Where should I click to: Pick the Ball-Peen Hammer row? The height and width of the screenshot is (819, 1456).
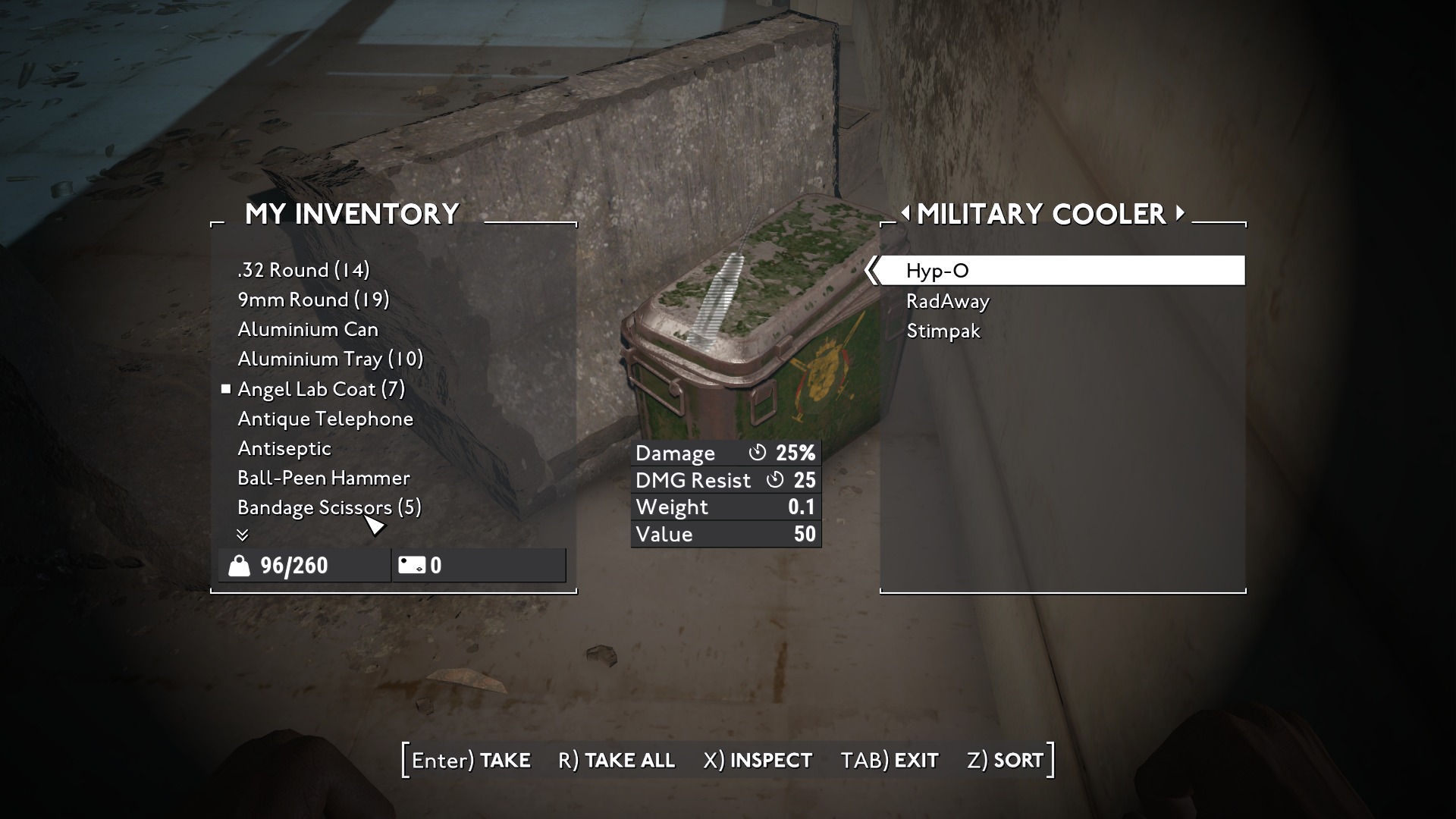[x=323, y=478]
